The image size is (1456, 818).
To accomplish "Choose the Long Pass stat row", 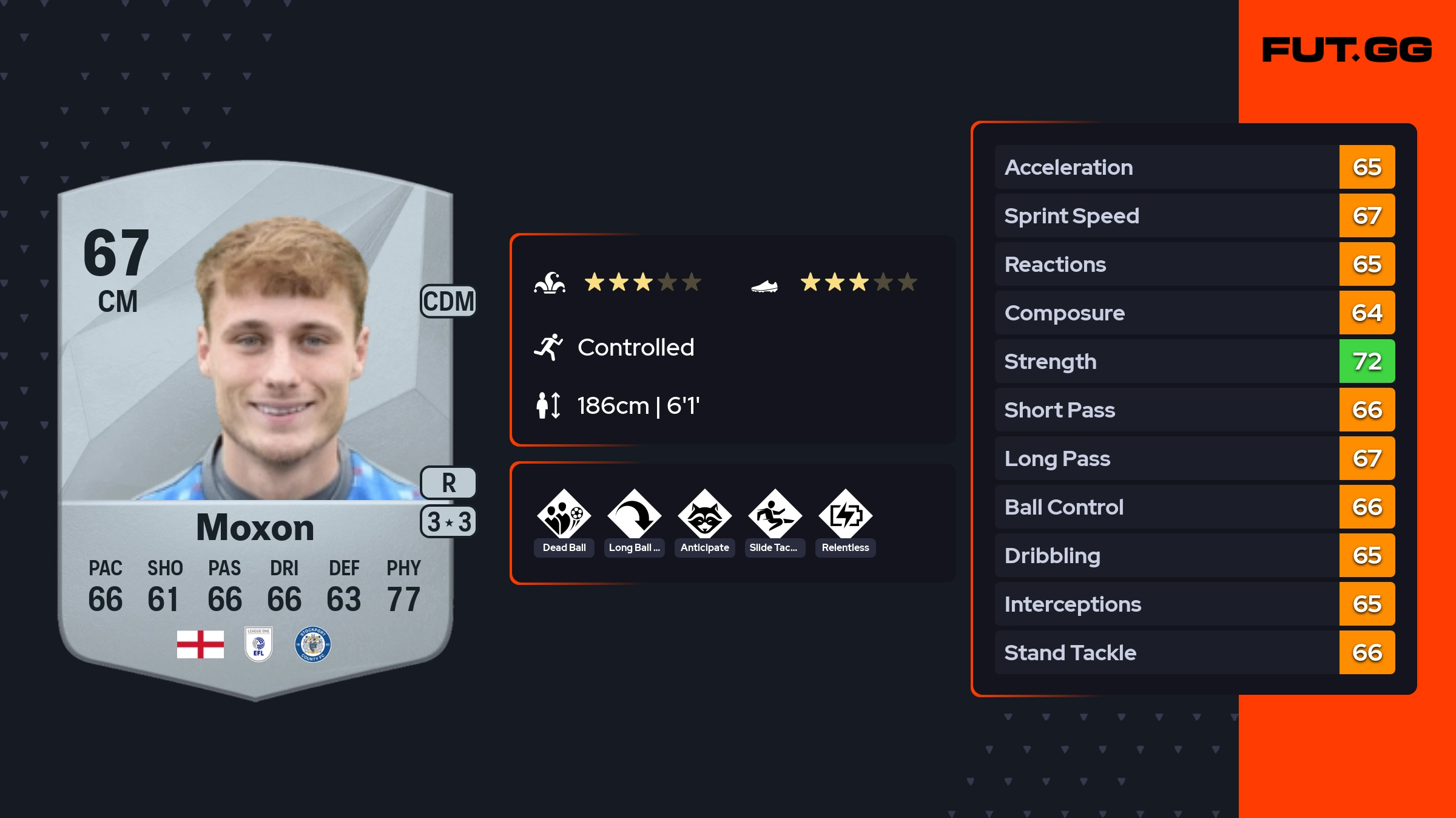I will 1194,458.
